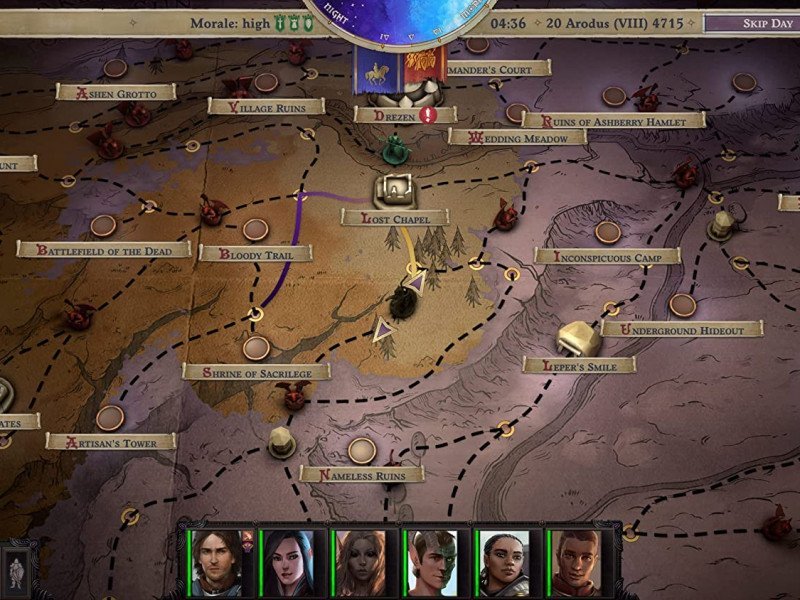Choose the Shrine of Sacrilege location

click(256, 372)
